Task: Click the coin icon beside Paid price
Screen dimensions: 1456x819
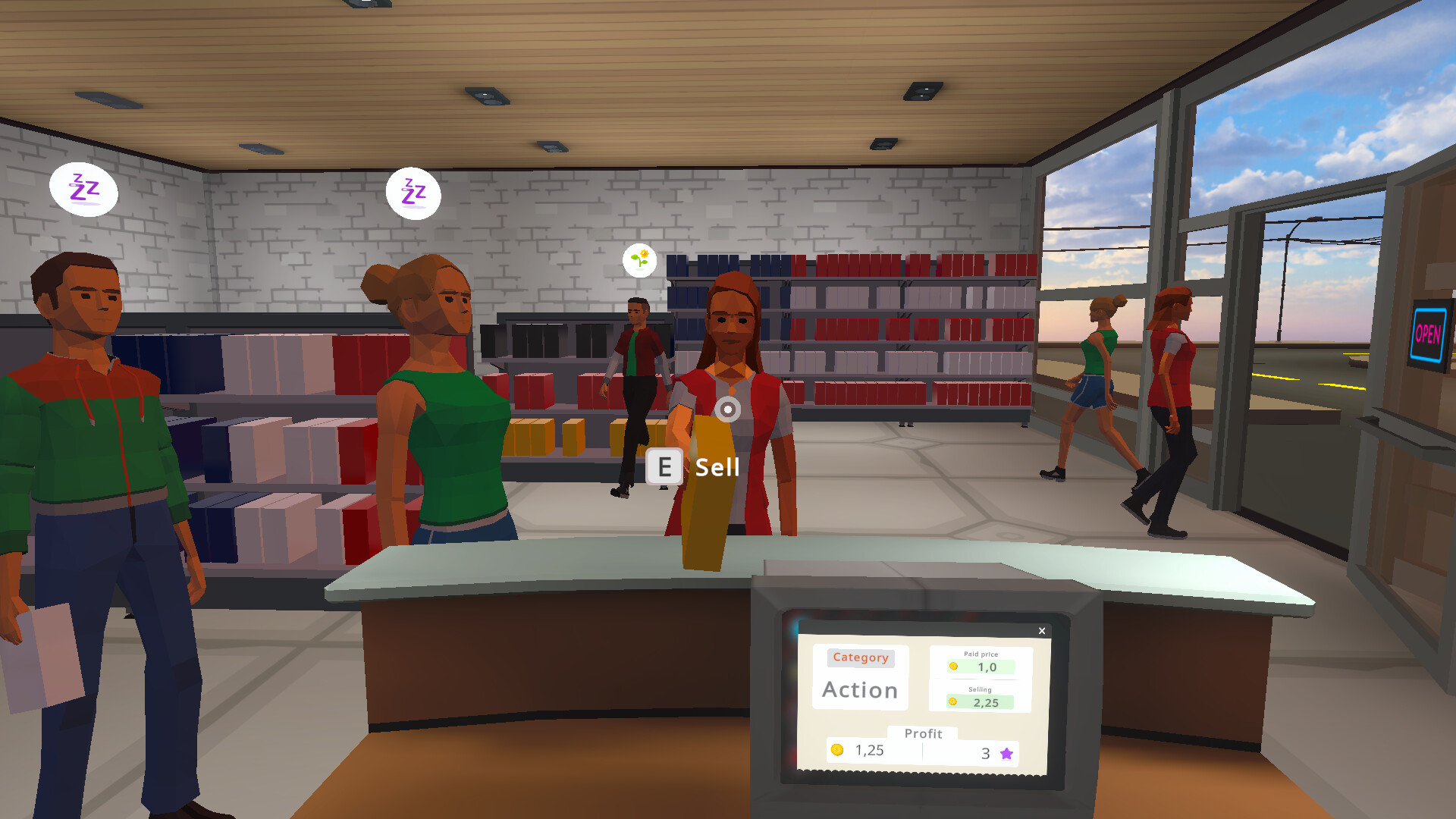Action: pos(955,667)
